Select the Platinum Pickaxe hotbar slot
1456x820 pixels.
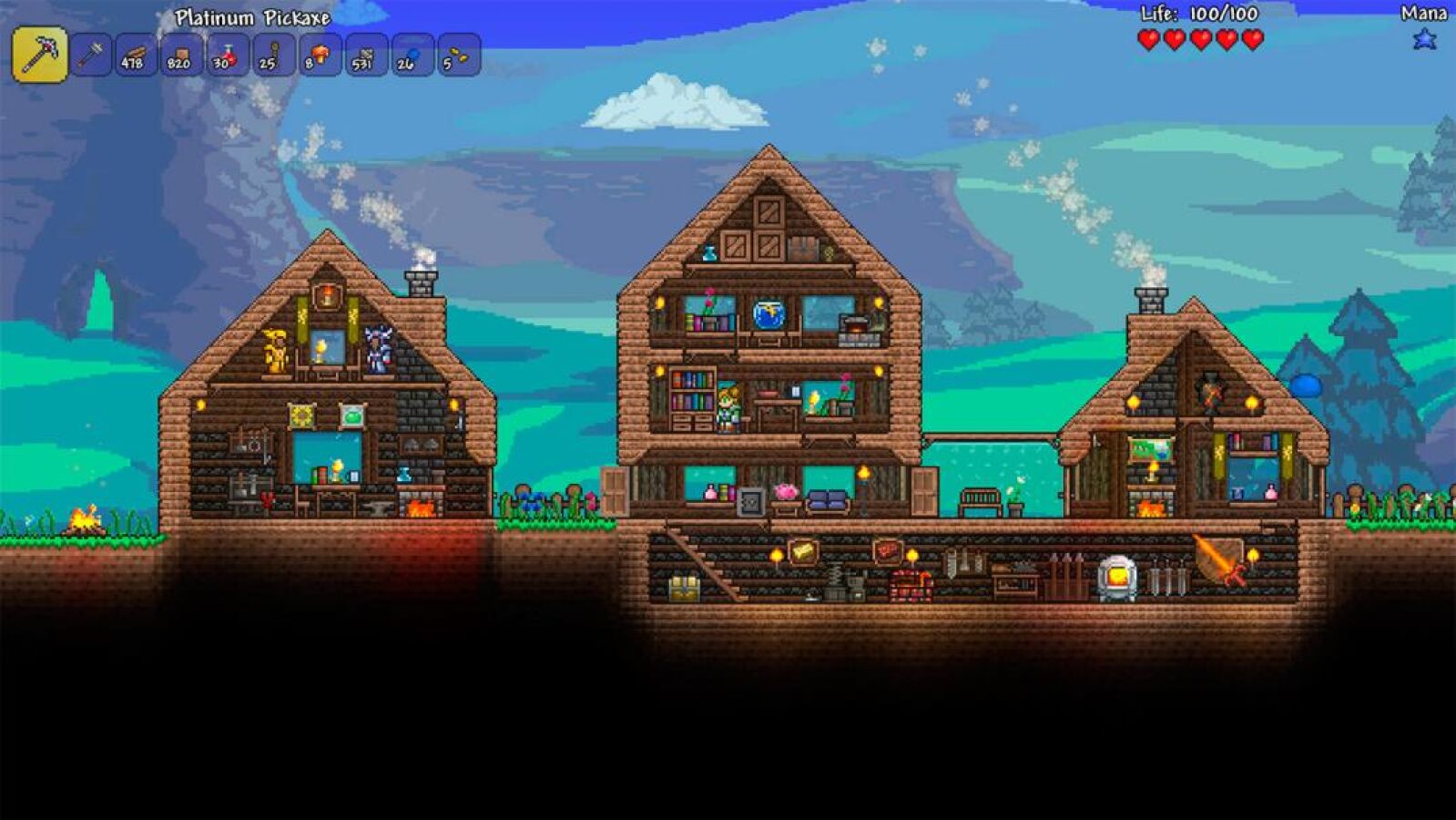[x=40, y=55]
